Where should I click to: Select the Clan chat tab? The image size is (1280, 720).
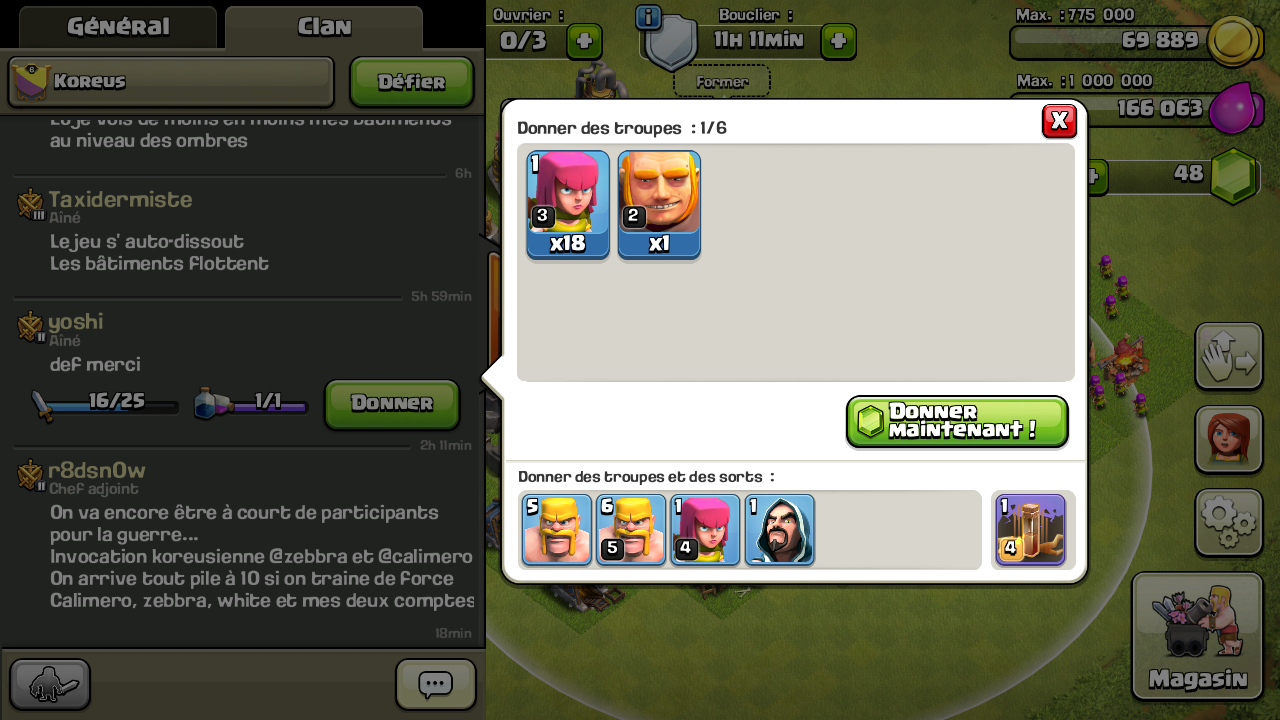click(x=324, y=27)
